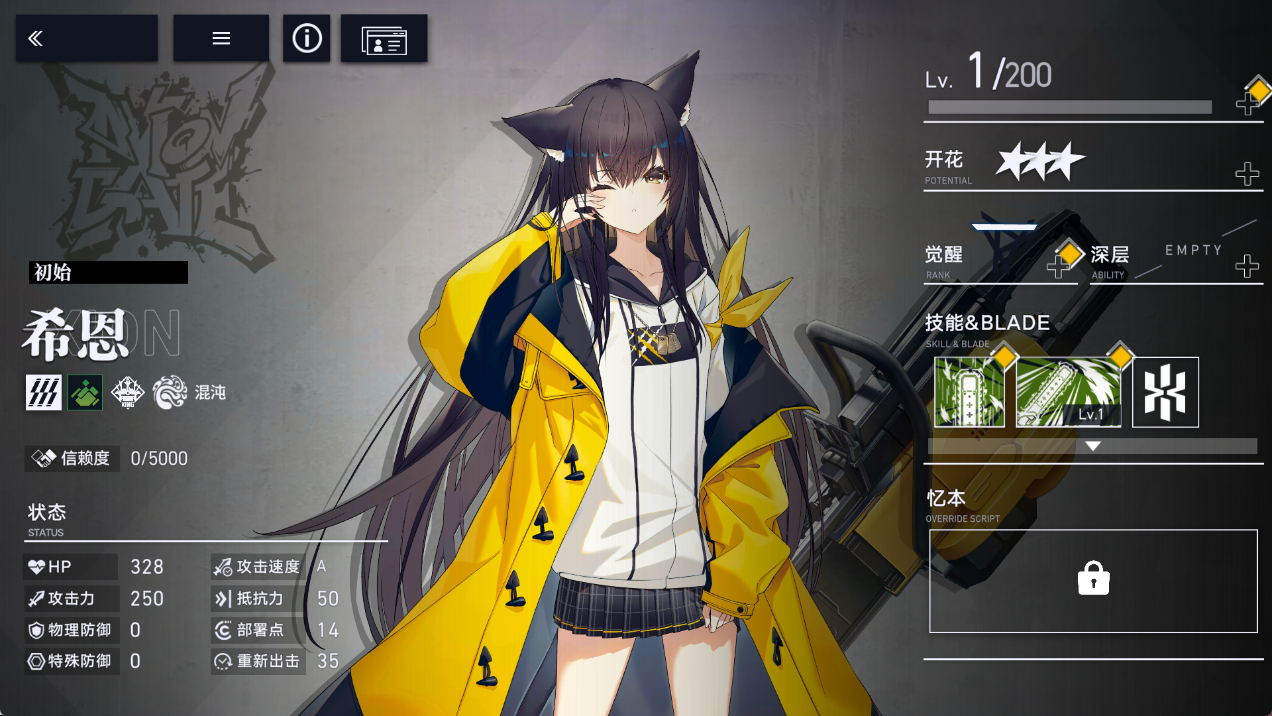
Task: Expand the skill panel down arrow
Action: (x=1093, y=446)
